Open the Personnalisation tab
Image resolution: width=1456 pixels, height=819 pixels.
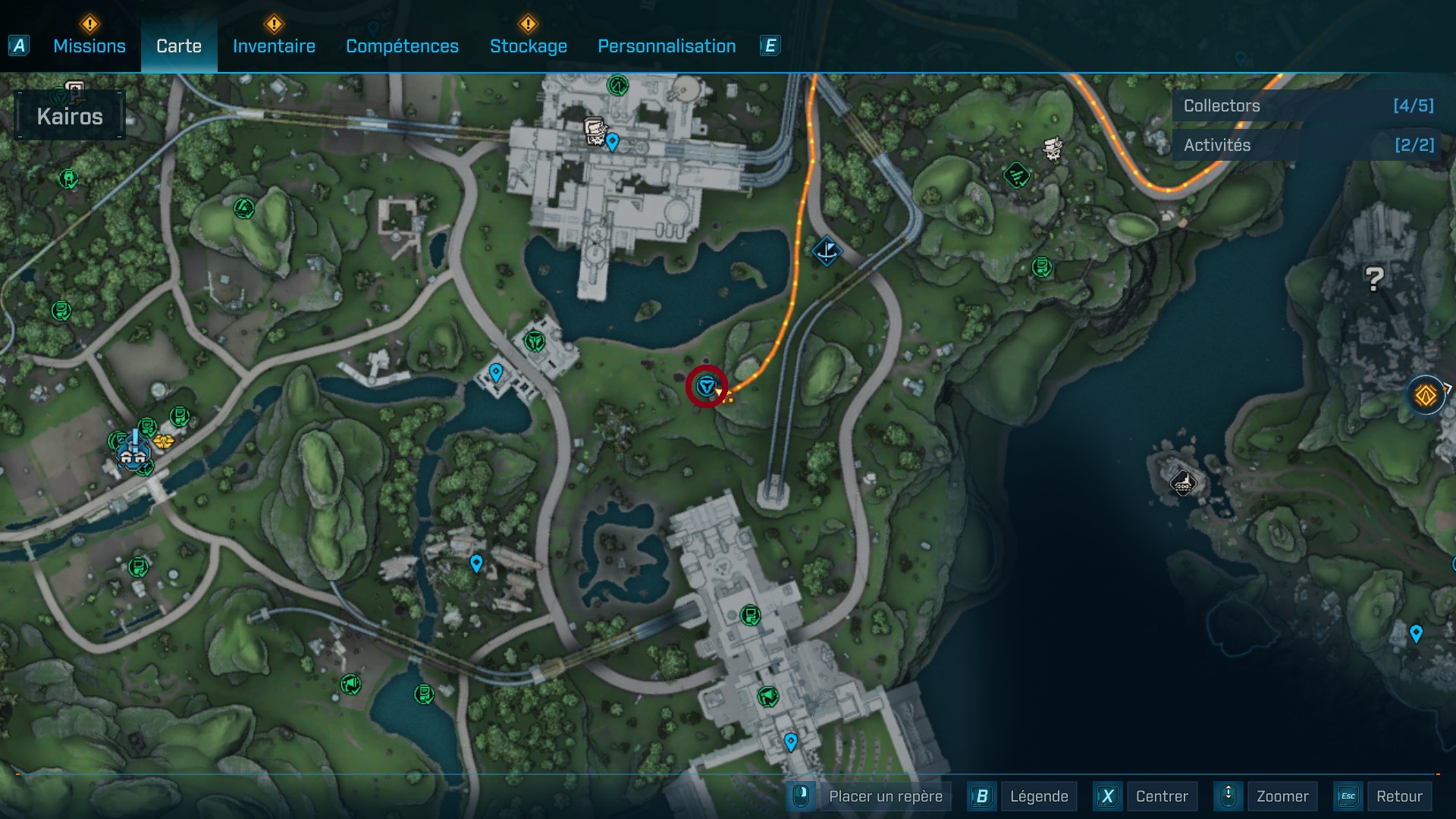[x=667, y=46]
